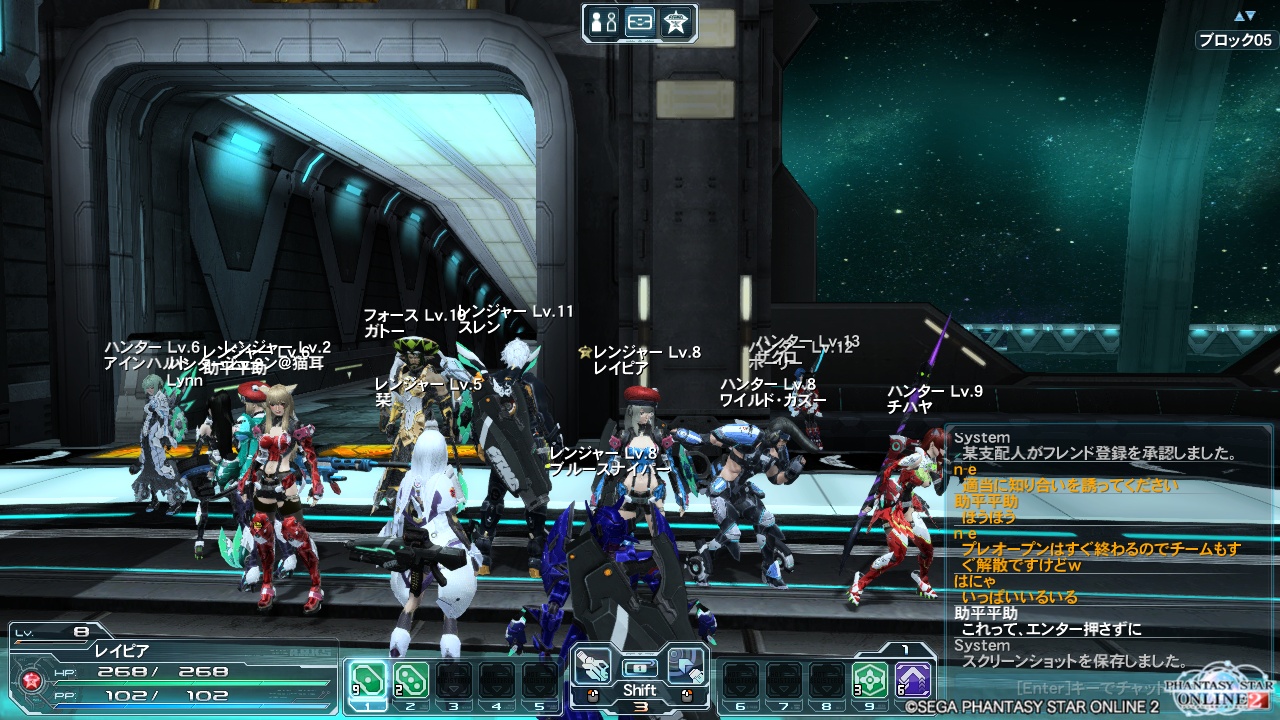Open the star badge icon in top panel

click(x=675, y=22)
